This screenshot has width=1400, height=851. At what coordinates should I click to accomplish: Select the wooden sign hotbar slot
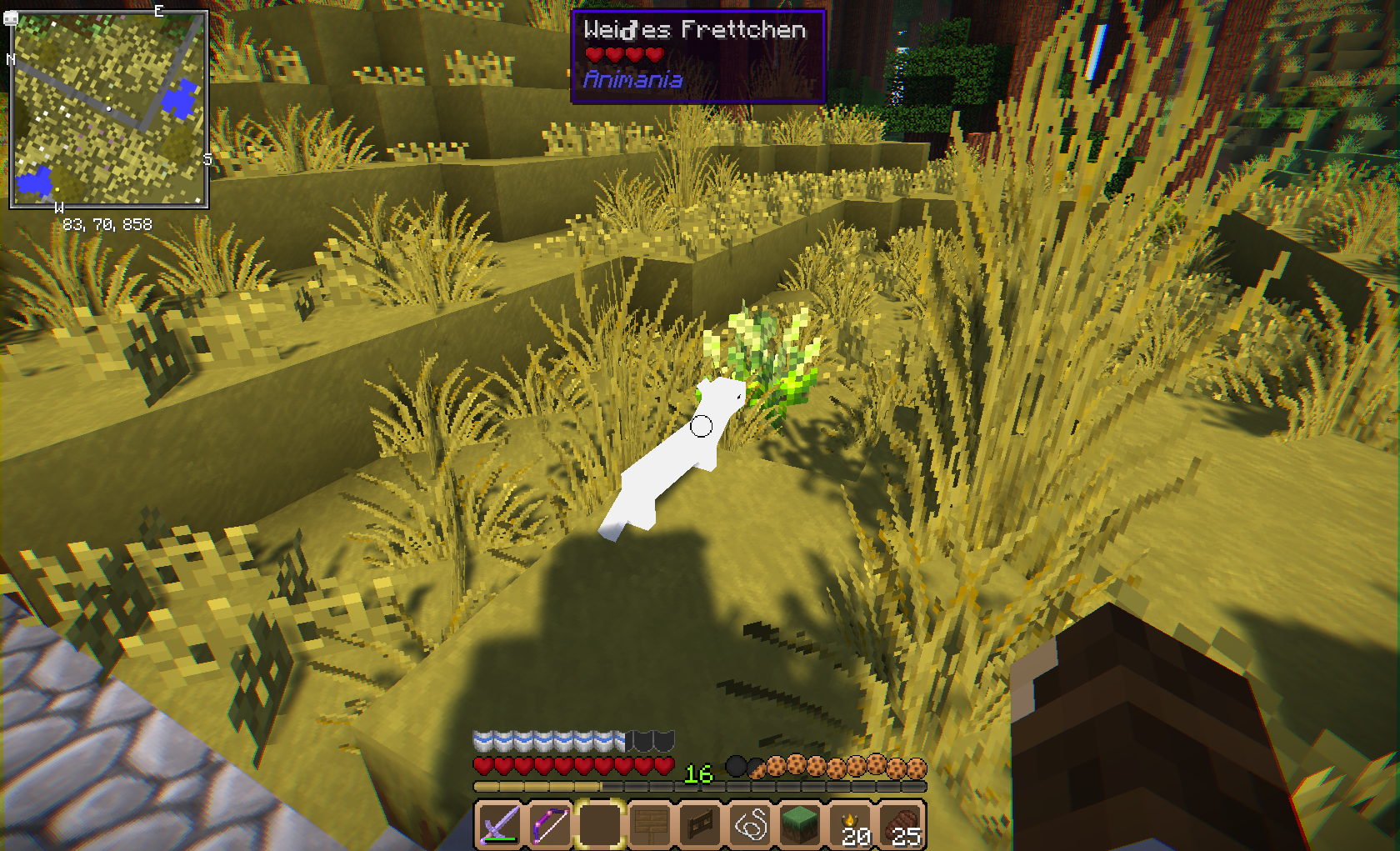click(x=650, y=825)
